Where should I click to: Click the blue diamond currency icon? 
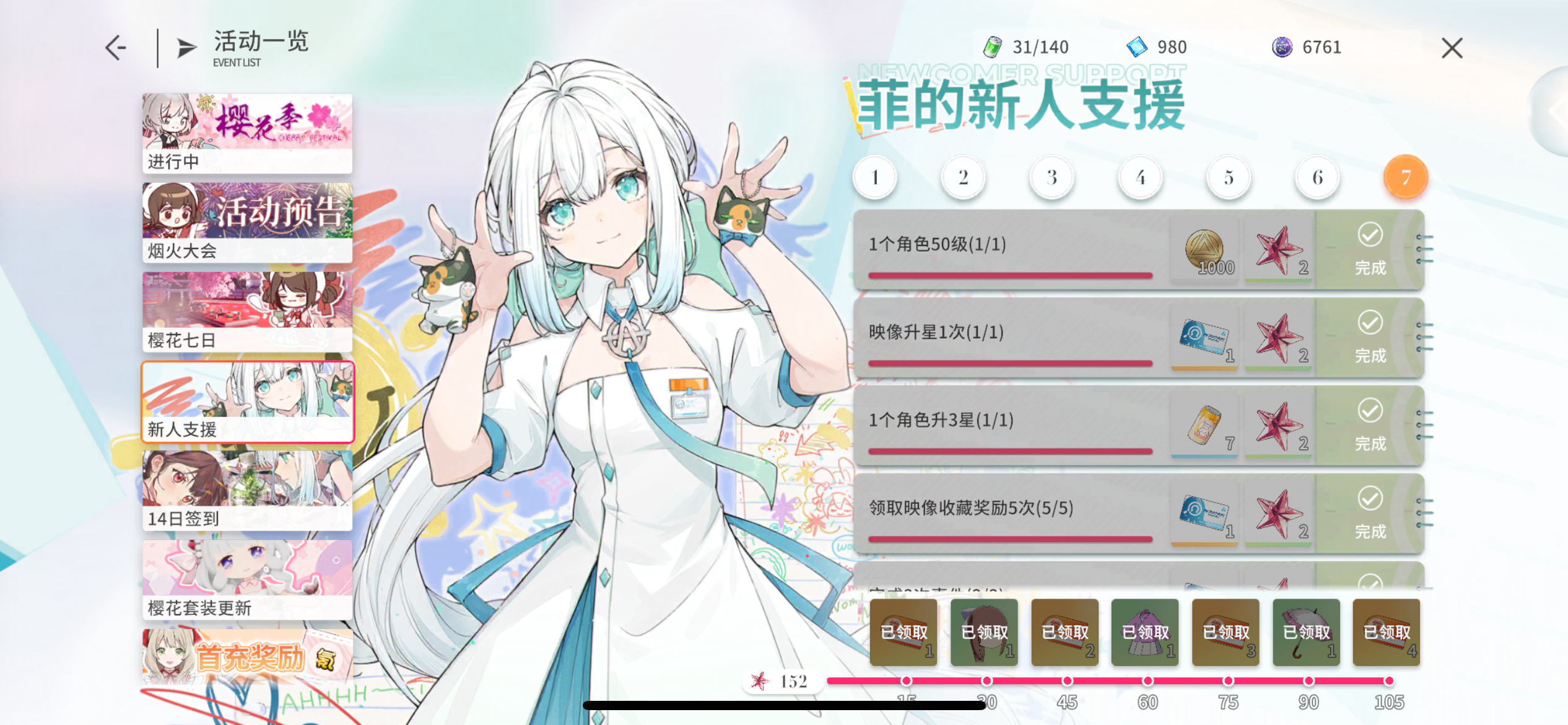coord(1137,46)
